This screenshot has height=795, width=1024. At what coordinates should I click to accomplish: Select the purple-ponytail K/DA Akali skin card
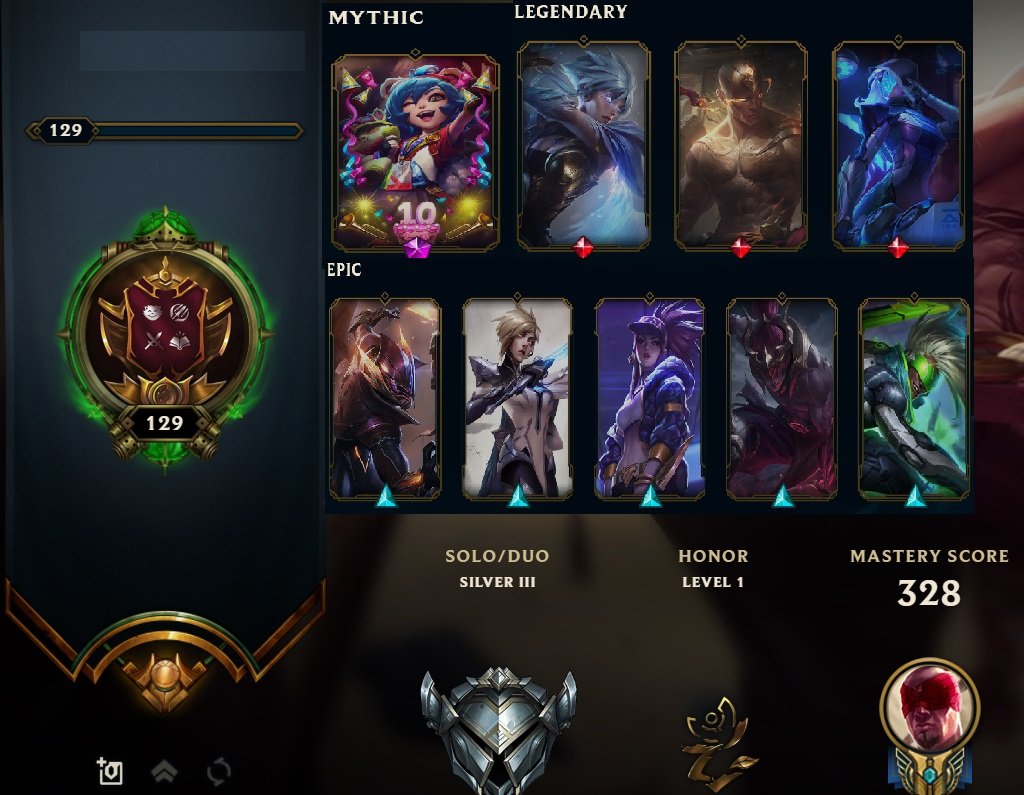(x=650, y=398)
